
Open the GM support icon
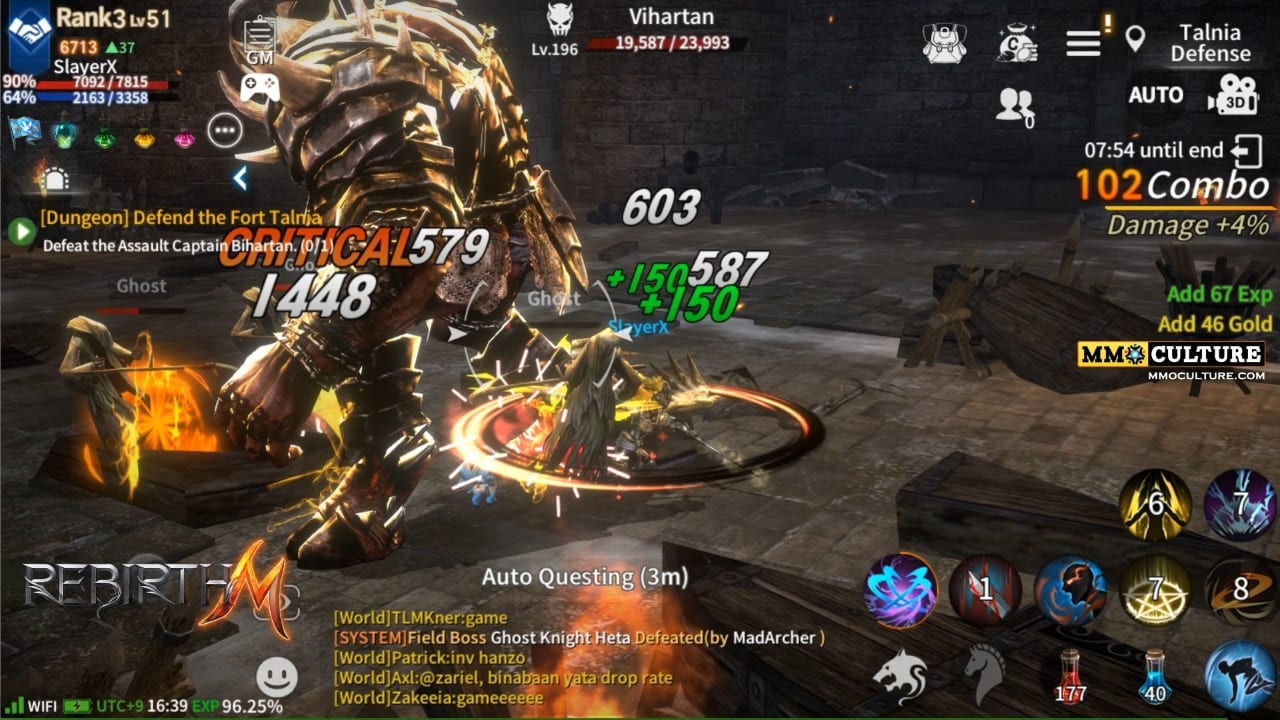click(259, 40)
